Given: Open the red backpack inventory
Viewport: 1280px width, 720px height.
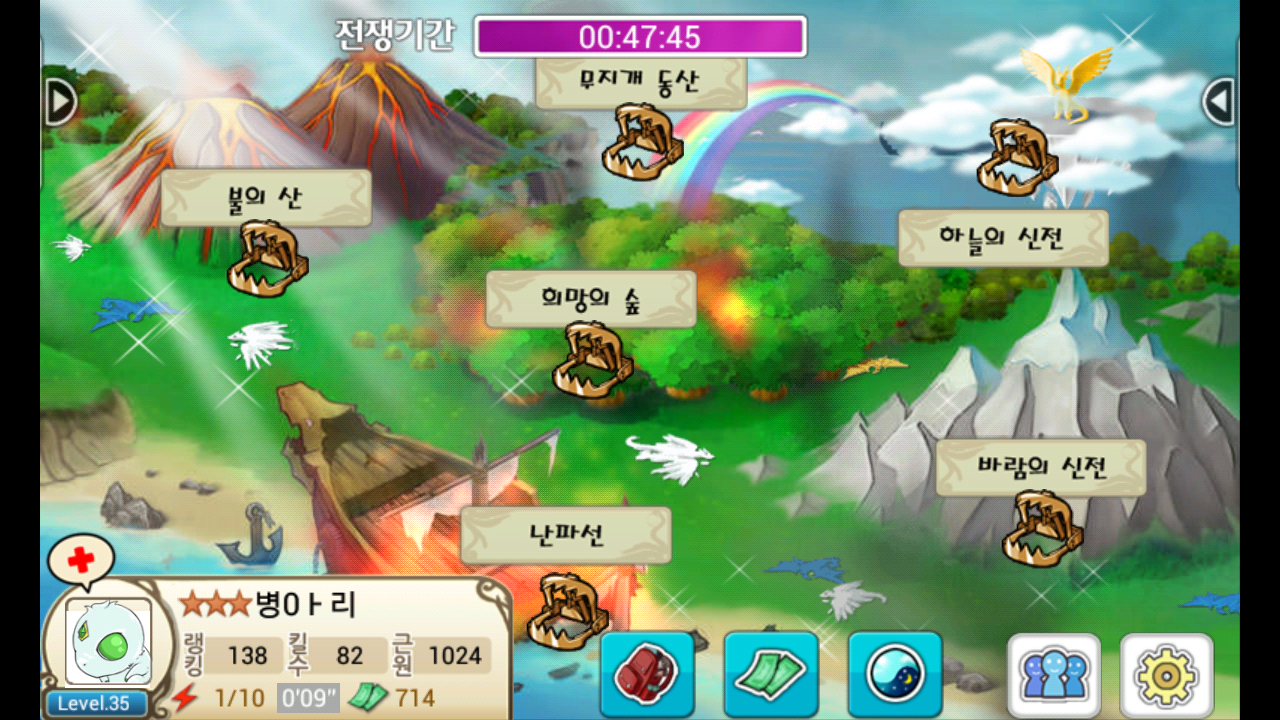Looking at the screenshot, I should coord(647,673).
